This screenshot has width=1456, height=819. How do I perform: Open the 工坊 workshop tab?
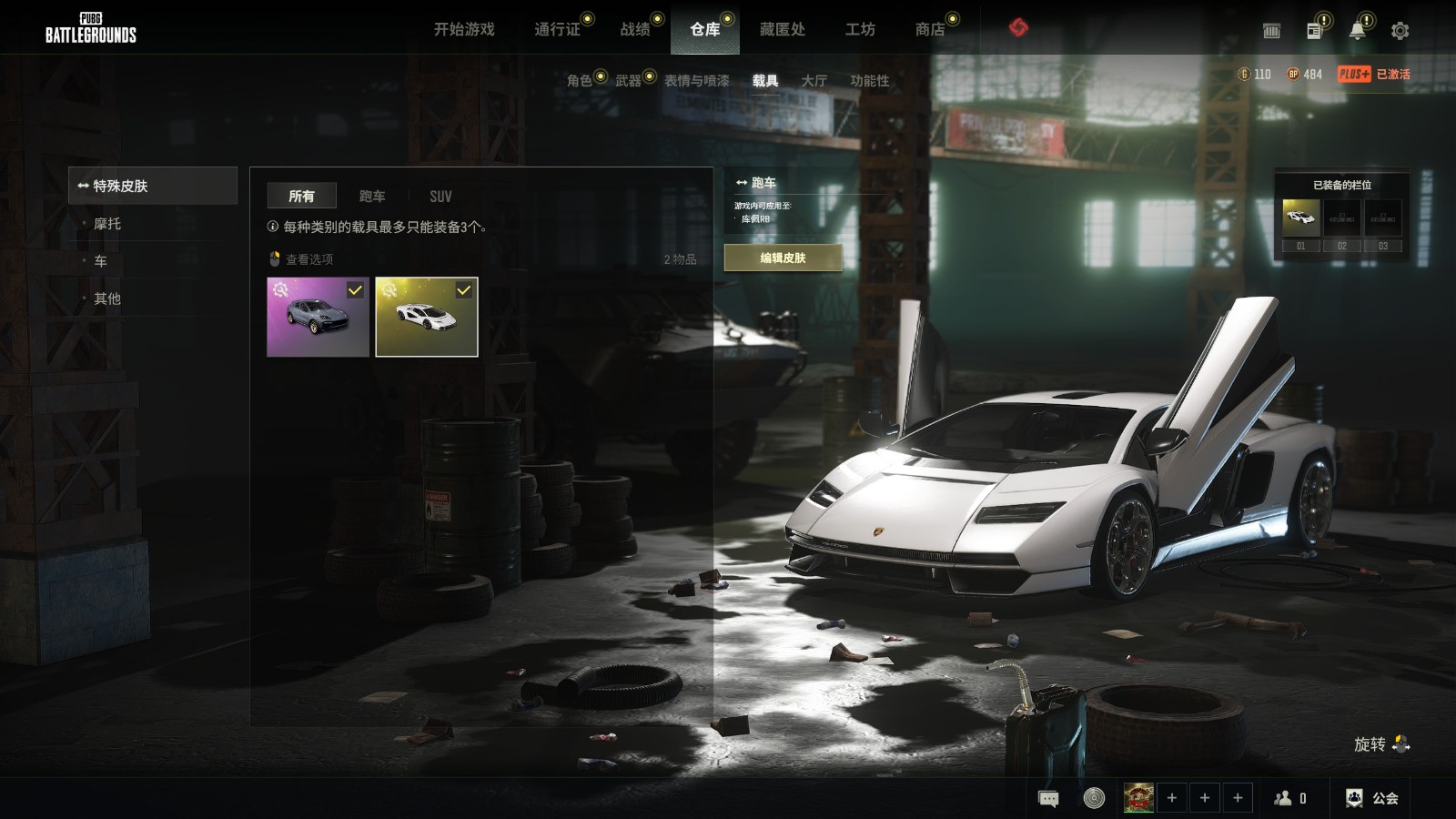tap(860, 29)
